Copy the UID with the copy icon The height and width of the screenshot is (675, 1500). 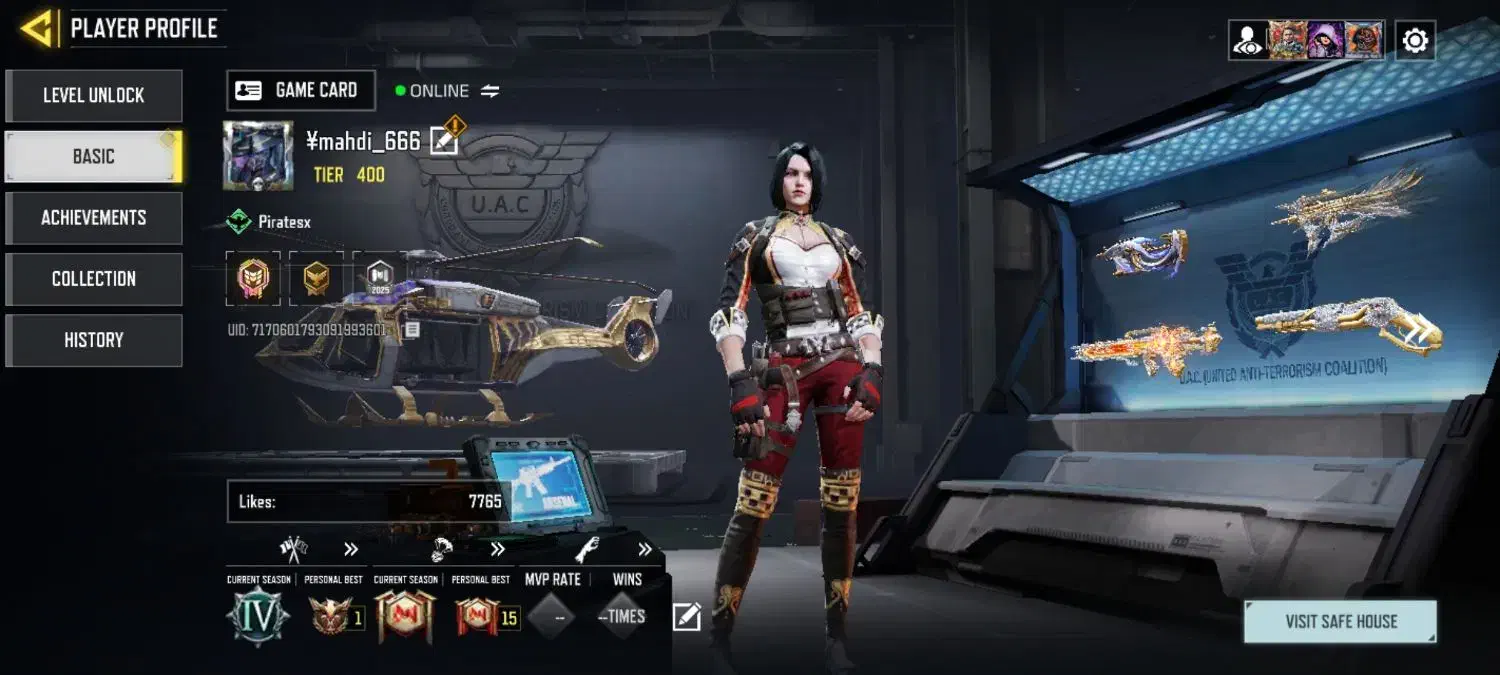pos(411,329)
